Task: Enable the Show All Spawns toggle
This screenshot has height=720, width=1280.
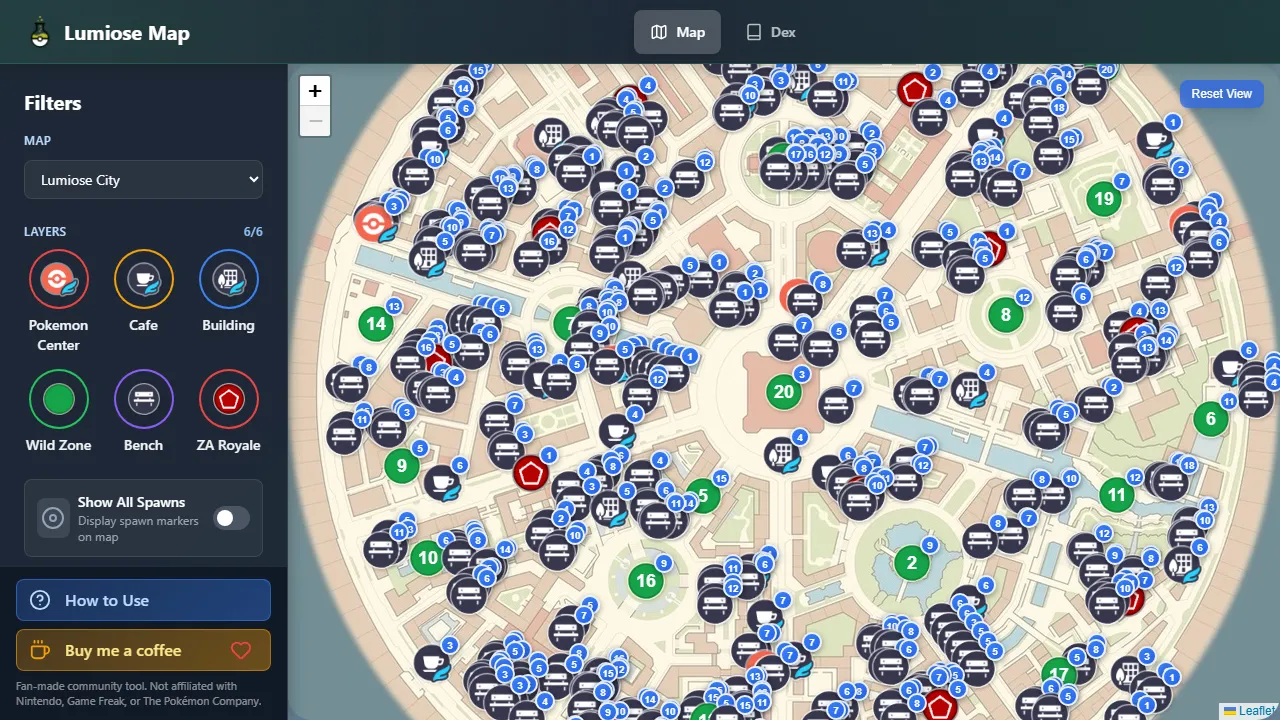Action: (x=231, y=518)
